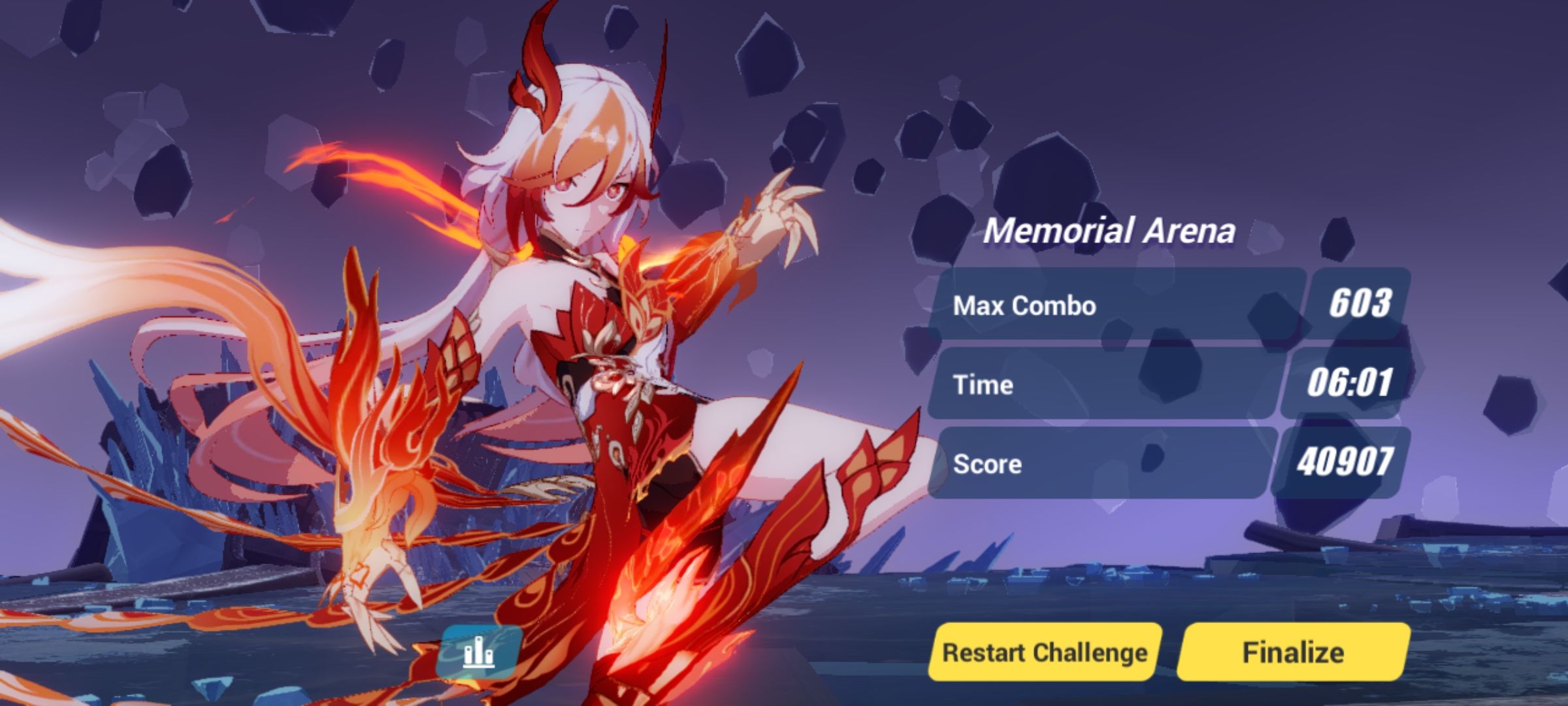
Task: Click the damage stats icon near the character
Action: click(x=482, y=649)
